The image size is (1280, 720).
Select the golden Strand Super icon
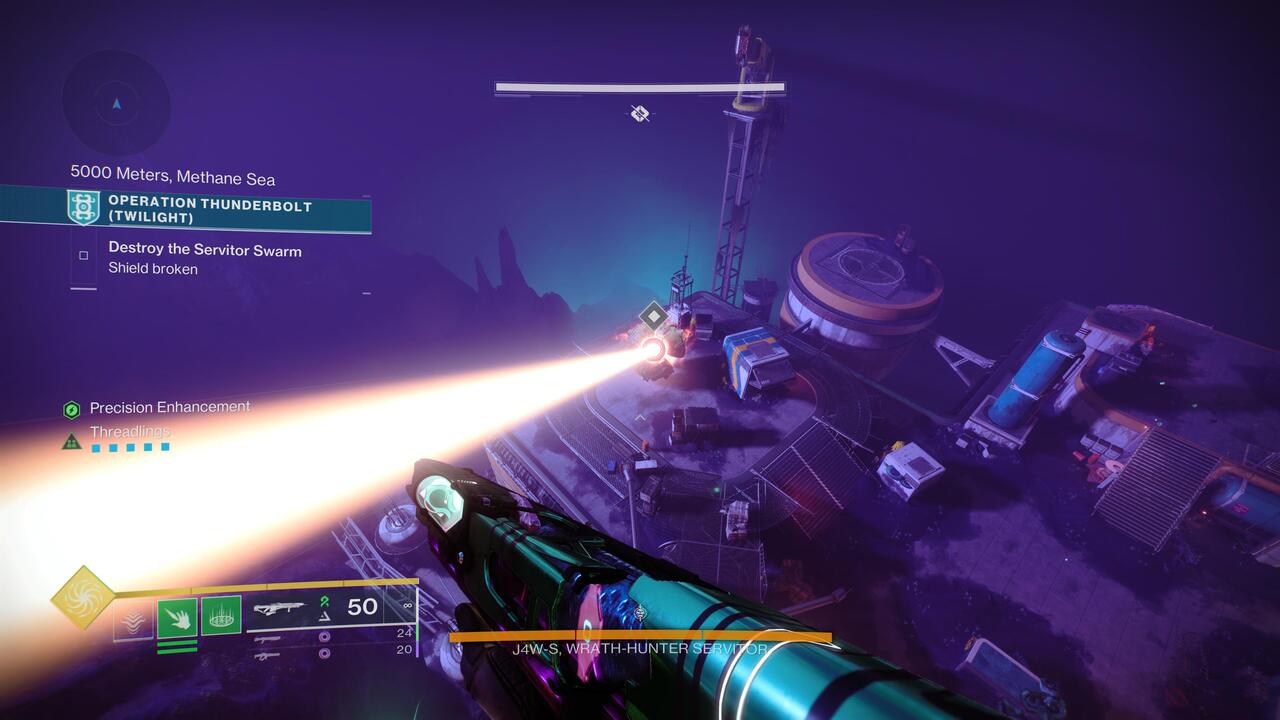click(x=82, y=597)
